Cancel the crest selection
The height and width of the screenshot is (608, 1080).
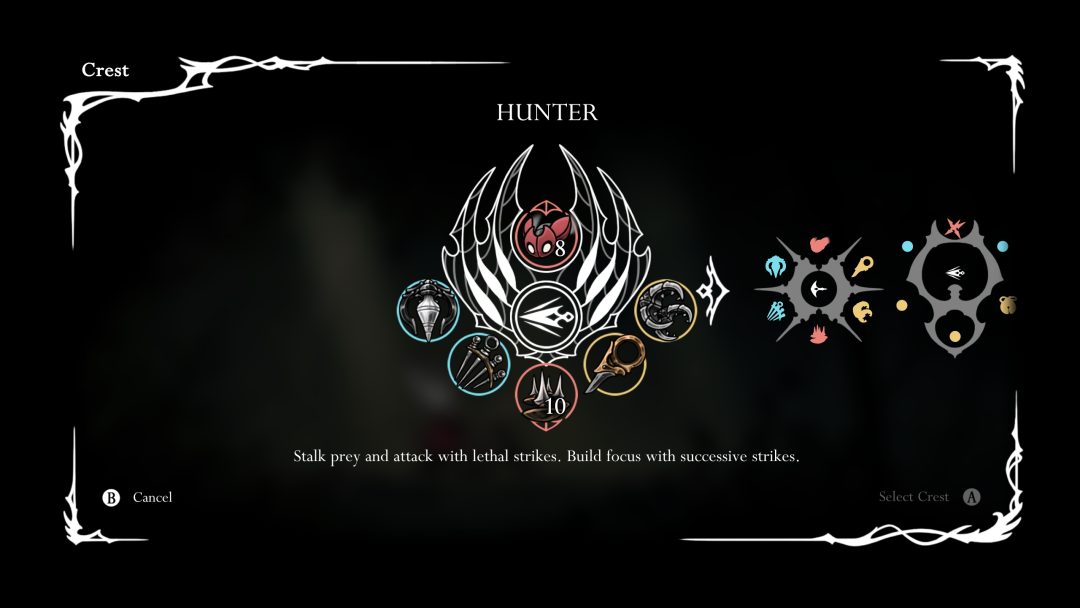click(140, 497)
